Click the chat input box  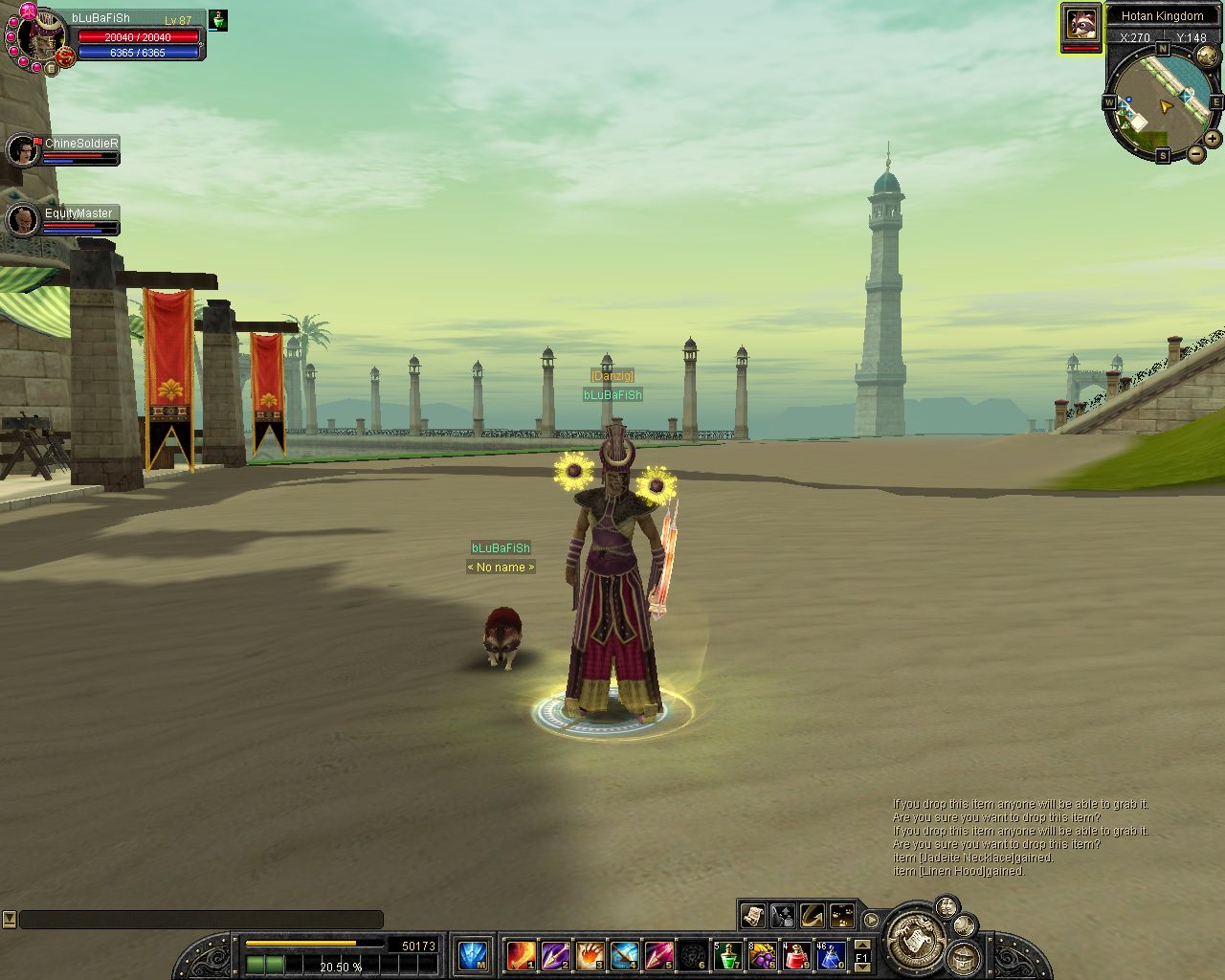click(201, 920)
